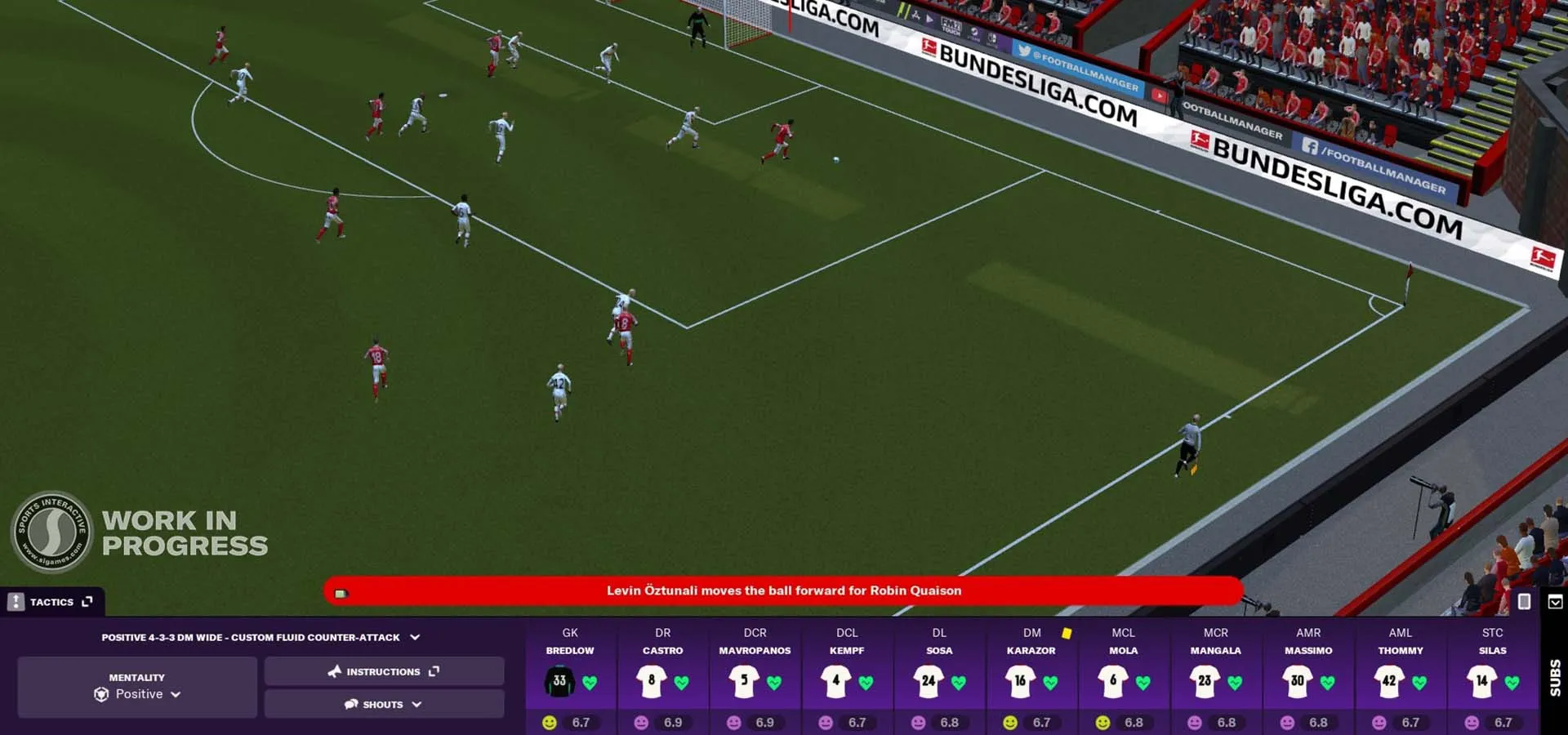Click the tablet notes icon above the SUBS tab
The height and width of the screenshot is (735, 1568).
[x=1524, y=601]
